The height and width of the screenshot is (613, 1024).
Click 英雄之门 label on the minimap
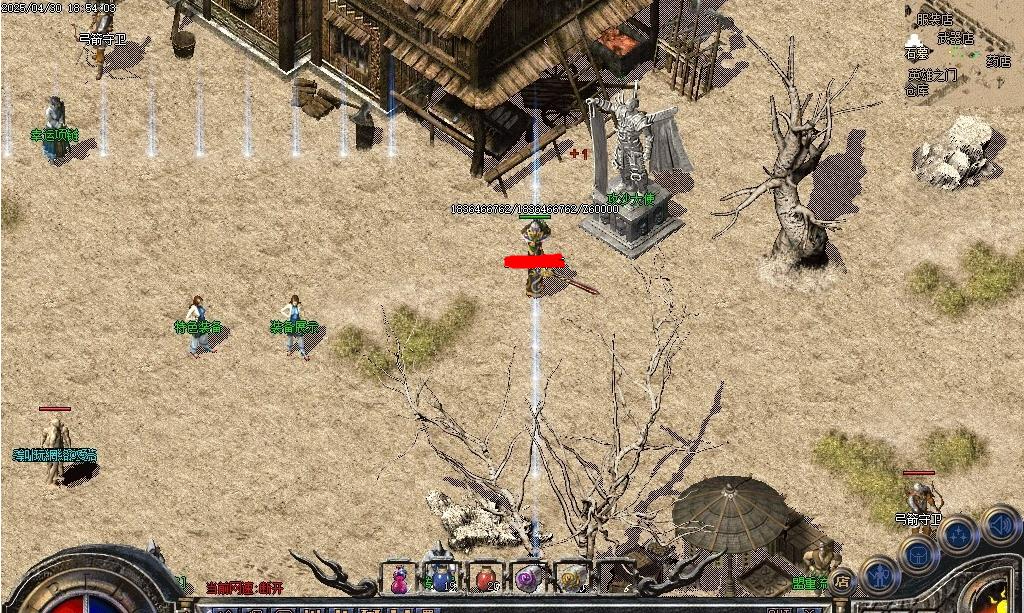coord(932,75)
